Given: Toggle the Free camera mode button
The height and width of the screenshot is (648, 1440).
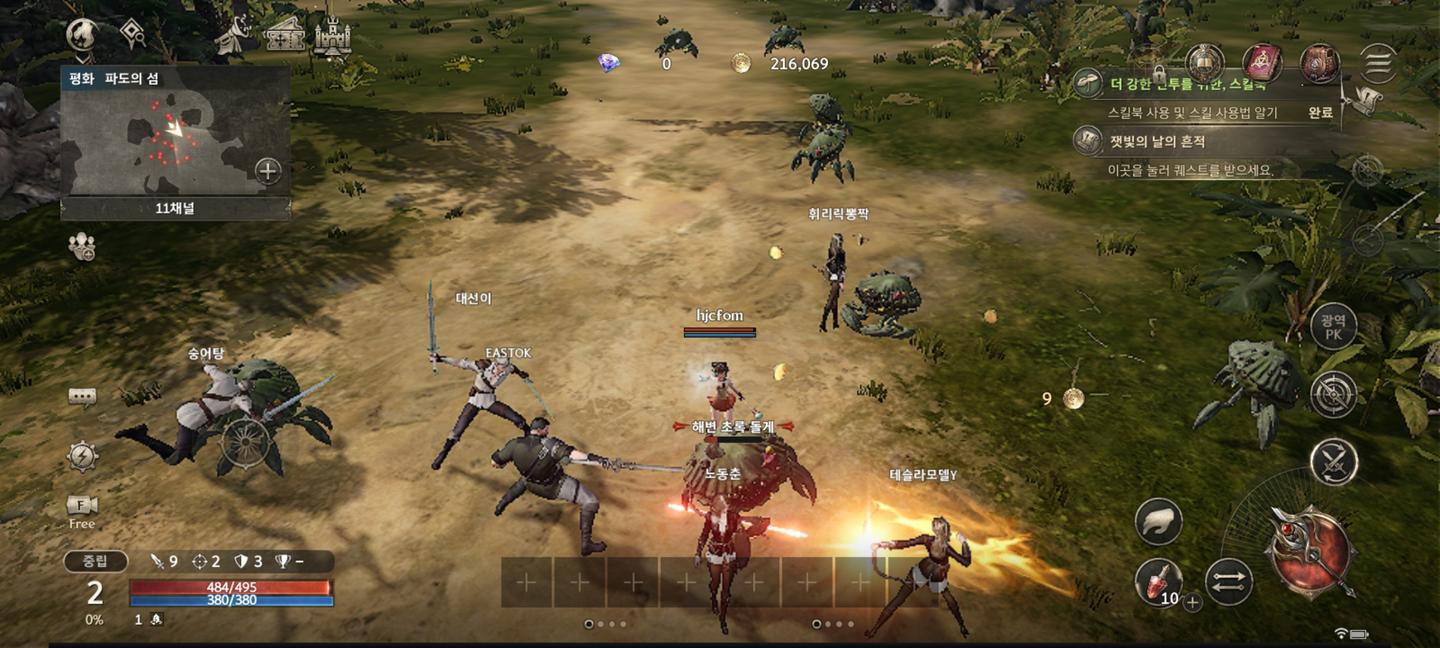Looking at the screenshot, I should tap(82, 510).
